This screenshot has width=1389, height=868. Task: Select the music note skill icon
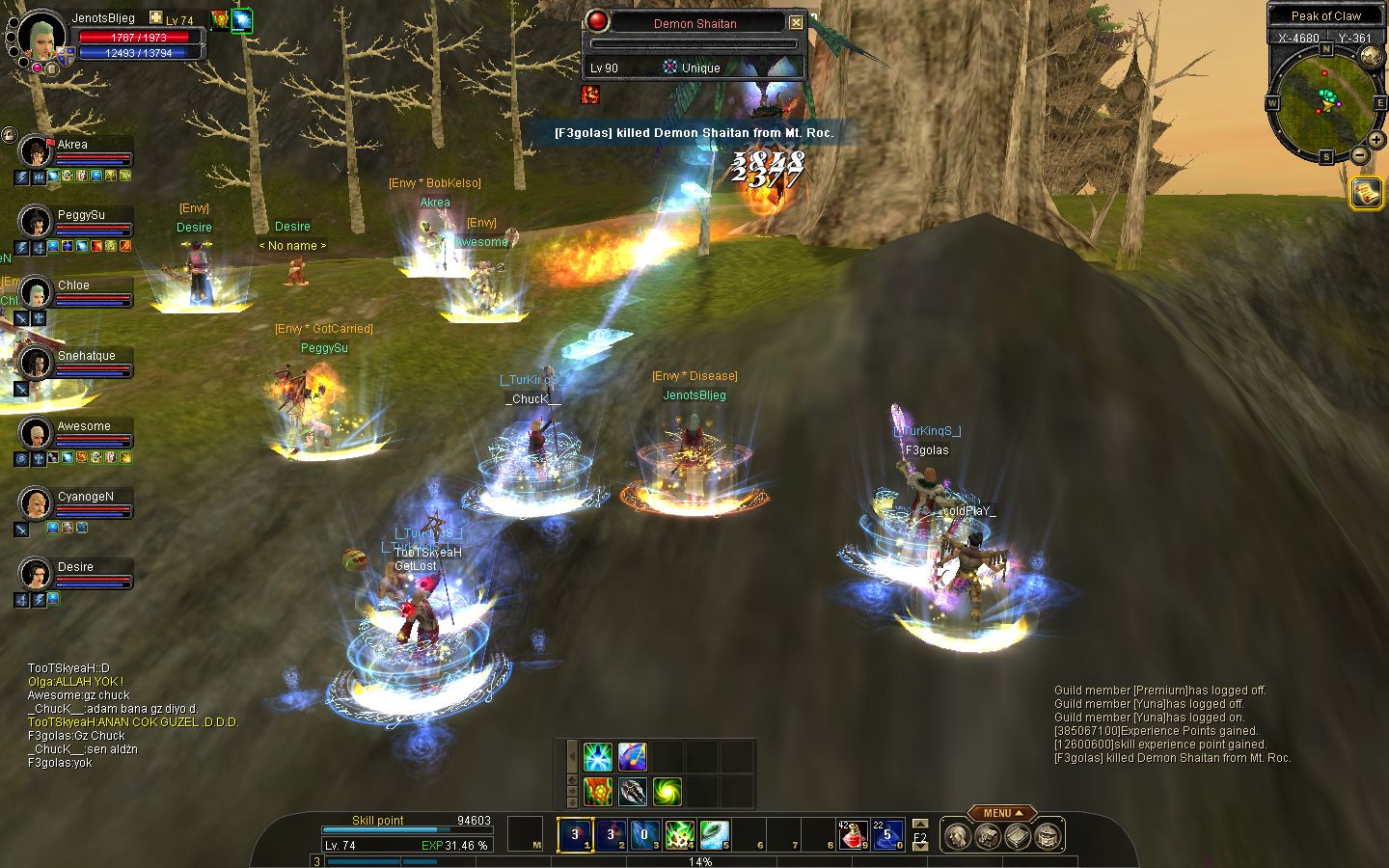tap(633, 757)
